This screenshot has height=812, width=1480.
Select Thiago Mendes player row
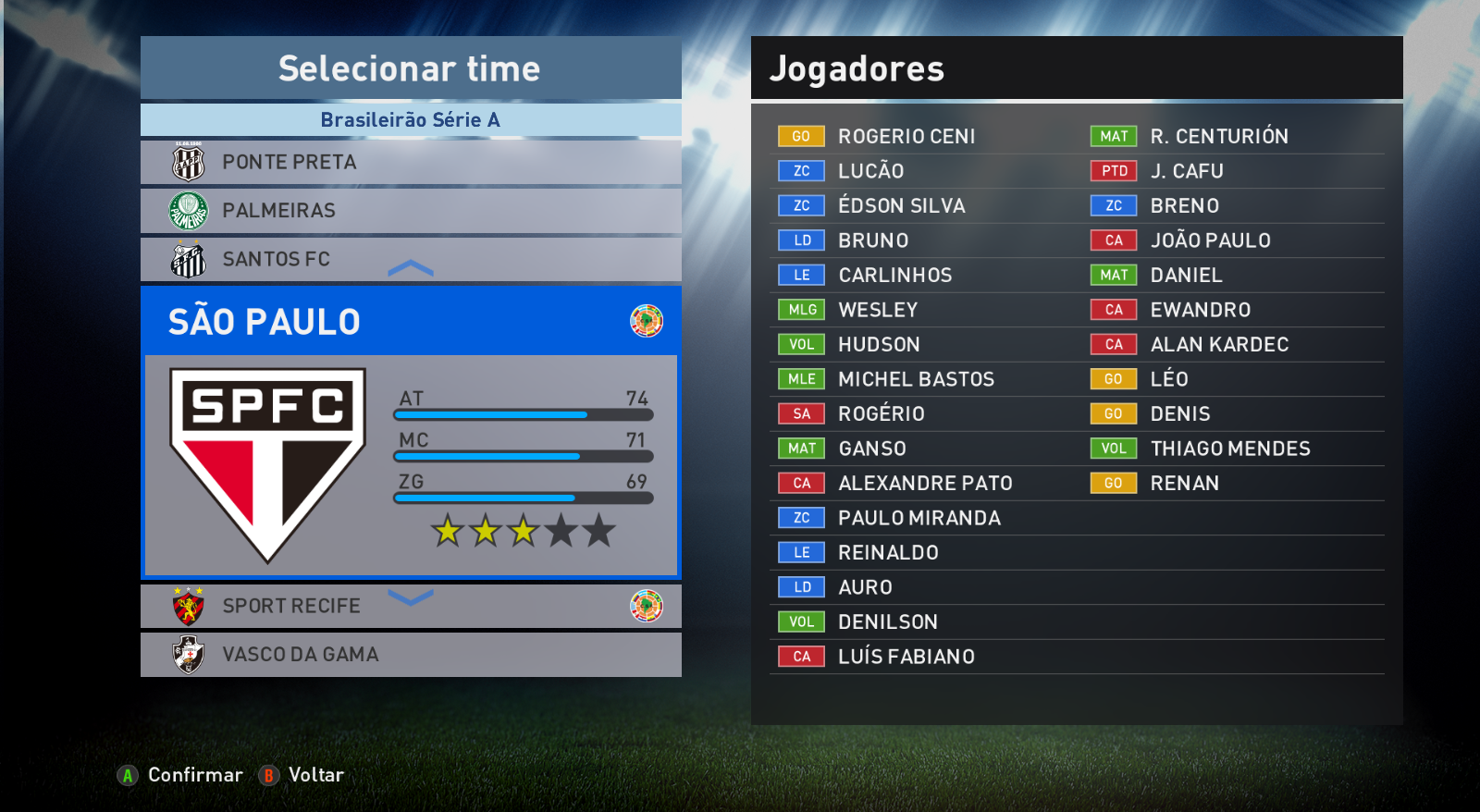coord(1229,449)
